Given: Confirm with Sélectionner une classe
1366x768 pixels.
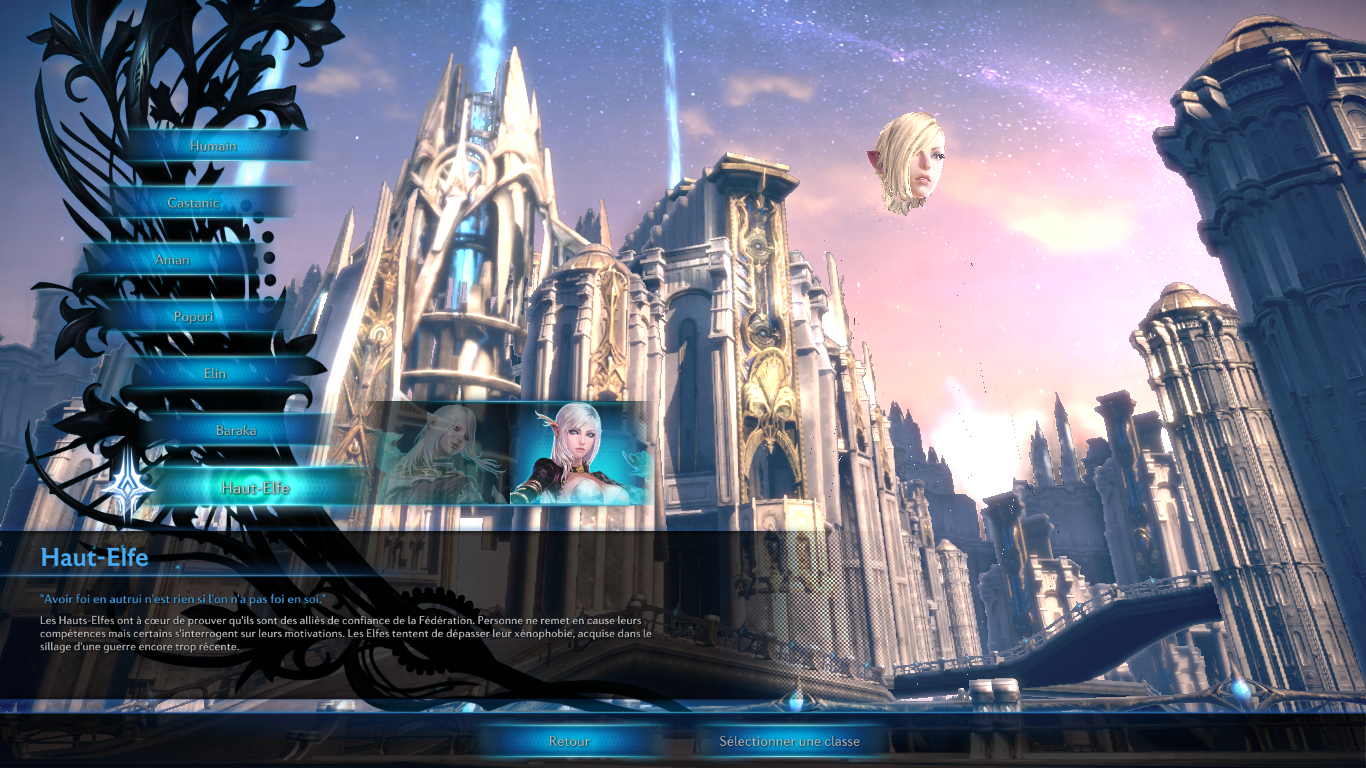Looking at the screenshot, I should pos(789,742).
